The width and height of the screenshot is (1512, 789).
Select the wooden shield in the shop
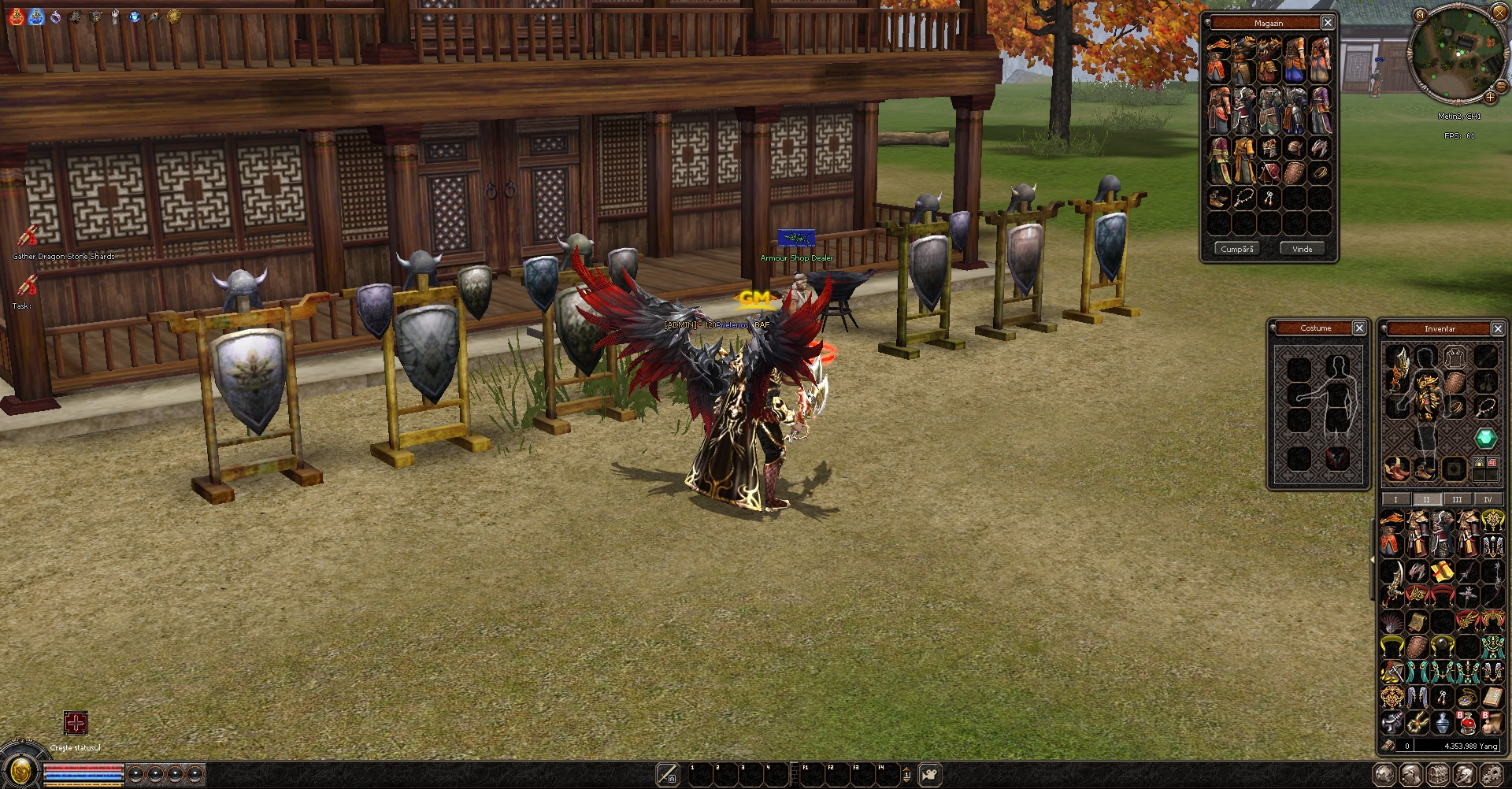point(1294,172)
